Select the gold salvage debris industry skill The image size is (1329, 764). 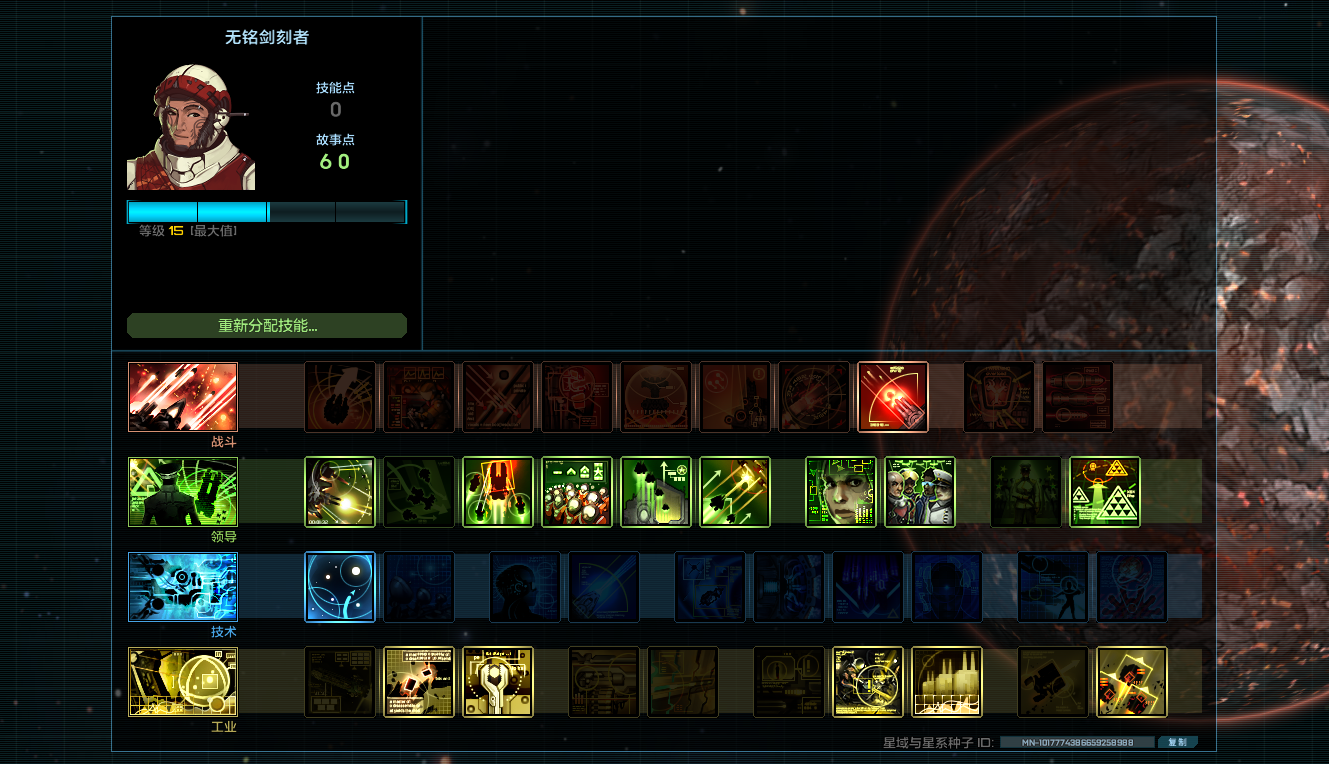tap(419, 682)
